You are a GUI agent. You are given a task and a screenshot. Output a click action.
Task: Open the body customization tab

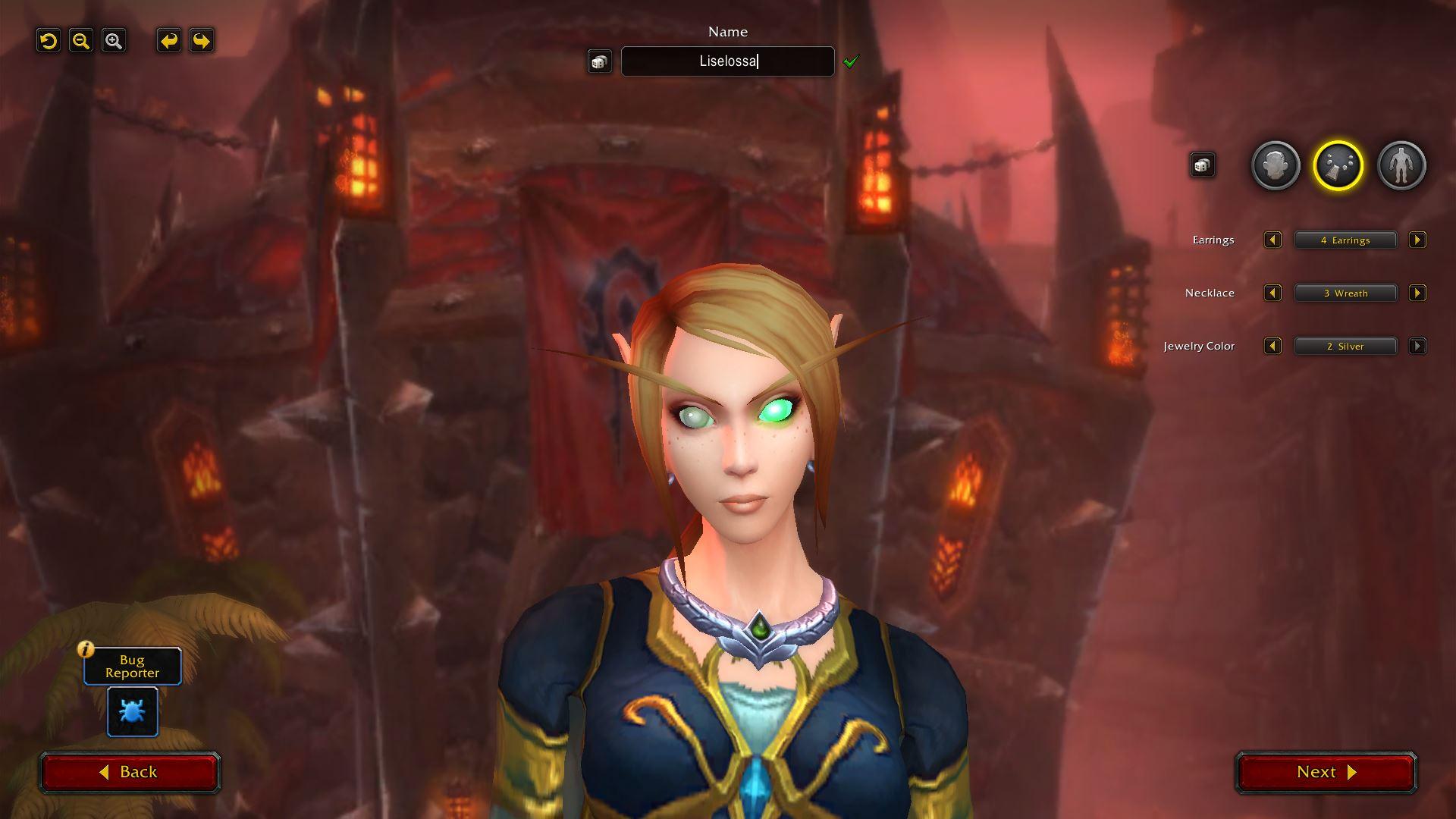pyautogui.click(x=1401, y=165)
